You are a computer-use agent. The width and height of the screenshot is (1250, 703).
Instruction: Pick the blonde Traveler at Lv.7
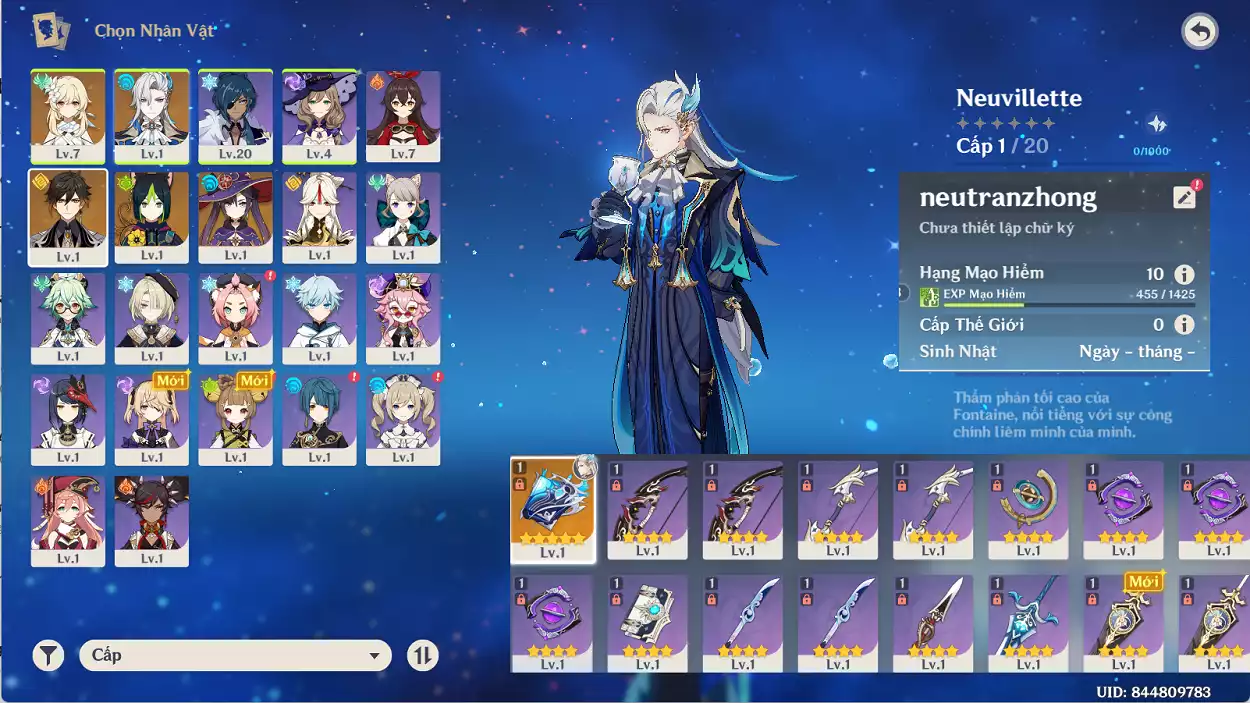click(68, 115)
